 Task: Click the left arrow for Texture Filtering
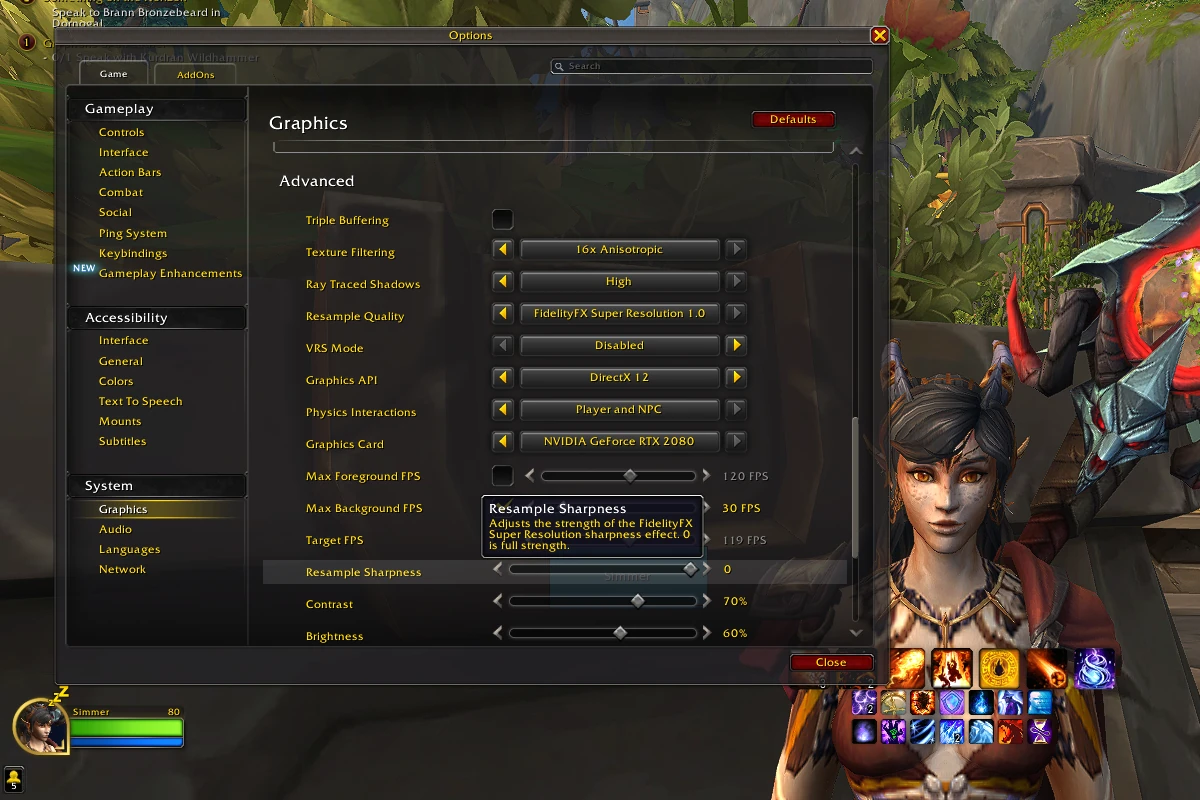[504, 250]
